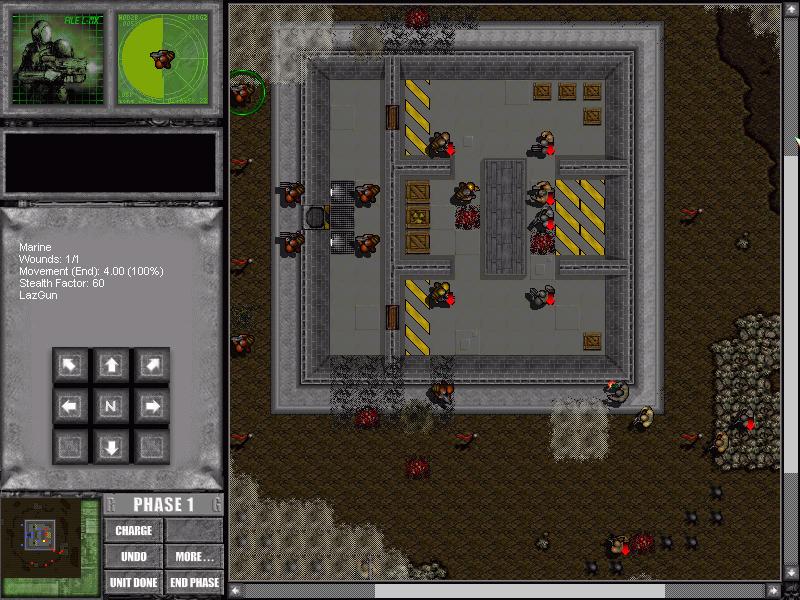Viewport: 800px width, 600px height.
Task: Undo the last move with UNDO
Action: 134,556
